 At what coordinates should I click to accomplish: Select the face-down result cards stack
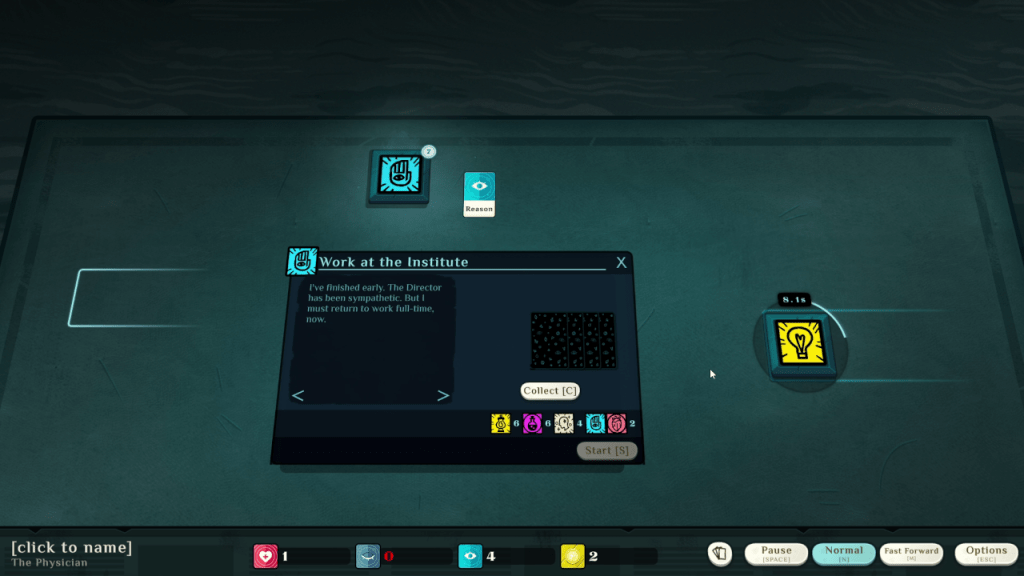572,340
